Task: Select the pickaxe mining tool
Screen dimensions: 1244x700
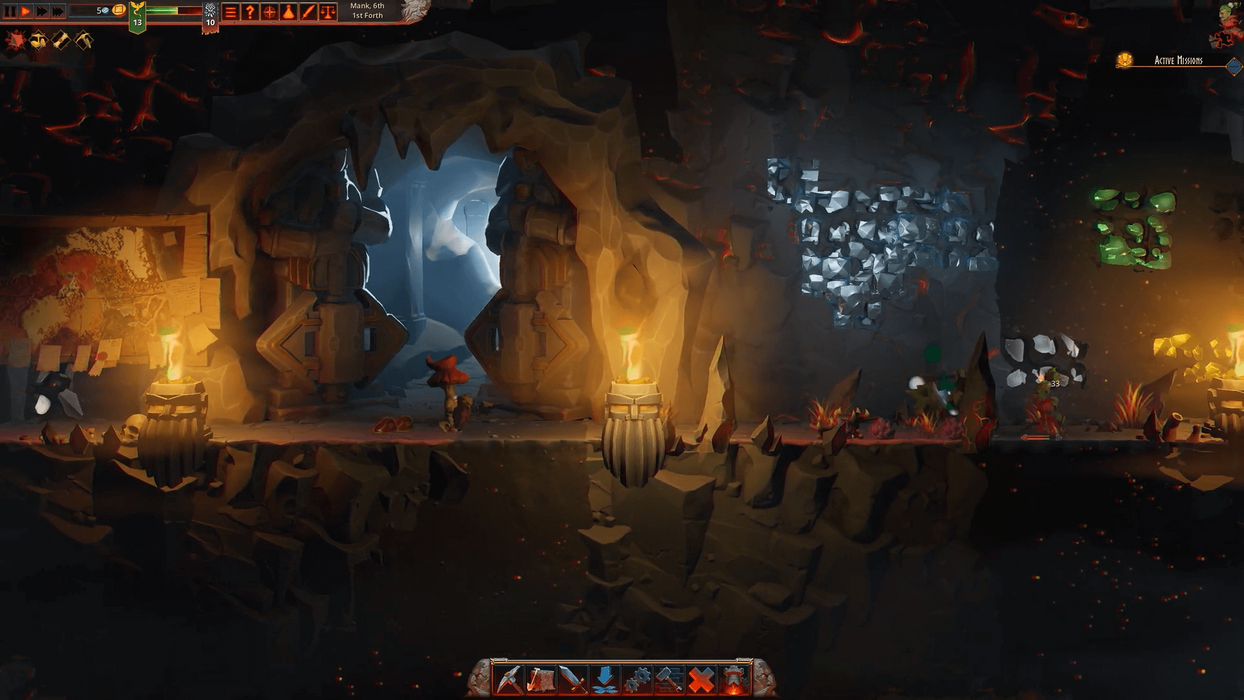Action: pyautogui.click(x=509, y=679)
